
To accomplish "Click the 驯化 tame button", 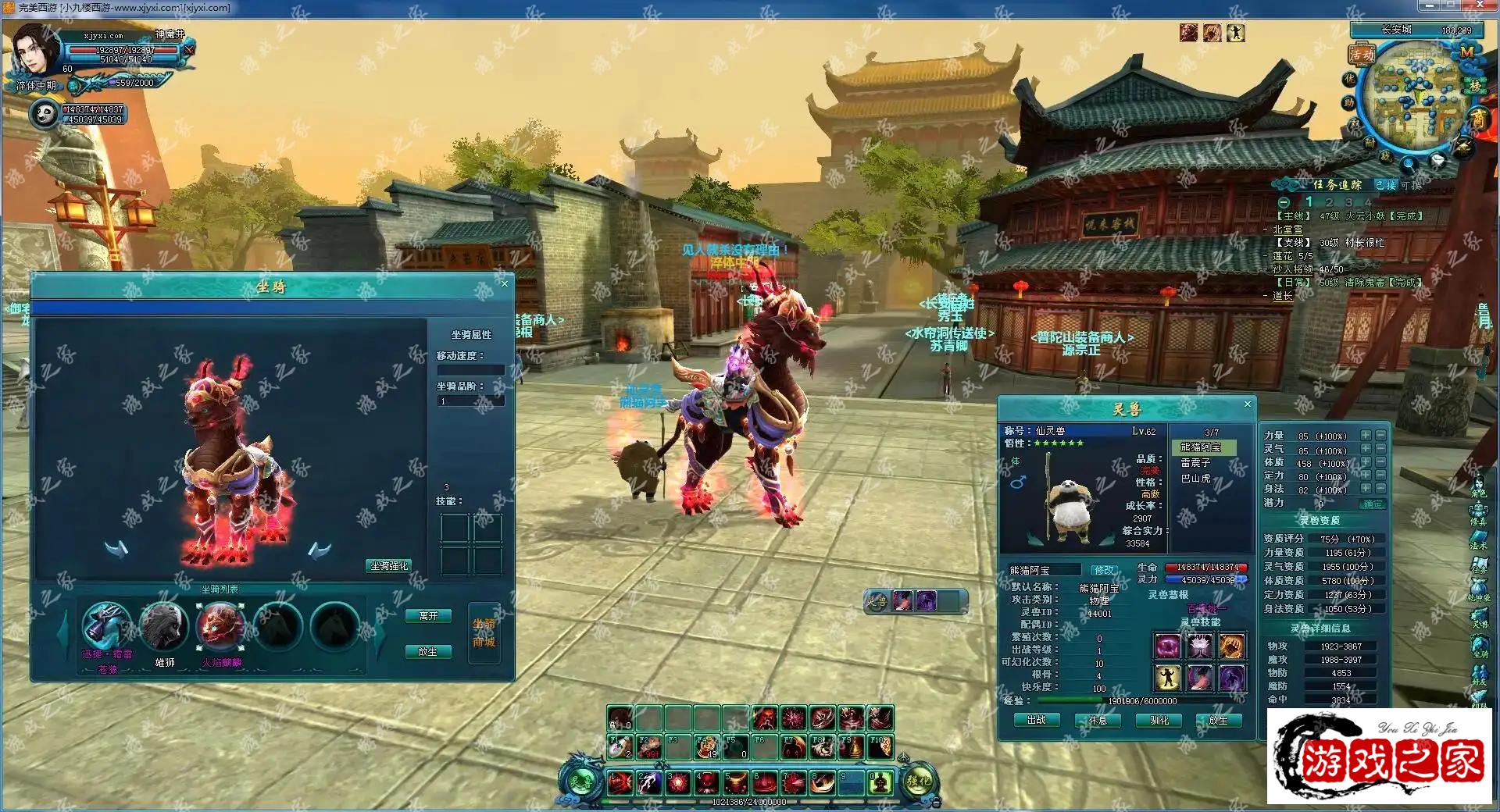I will pos(1159,720).
